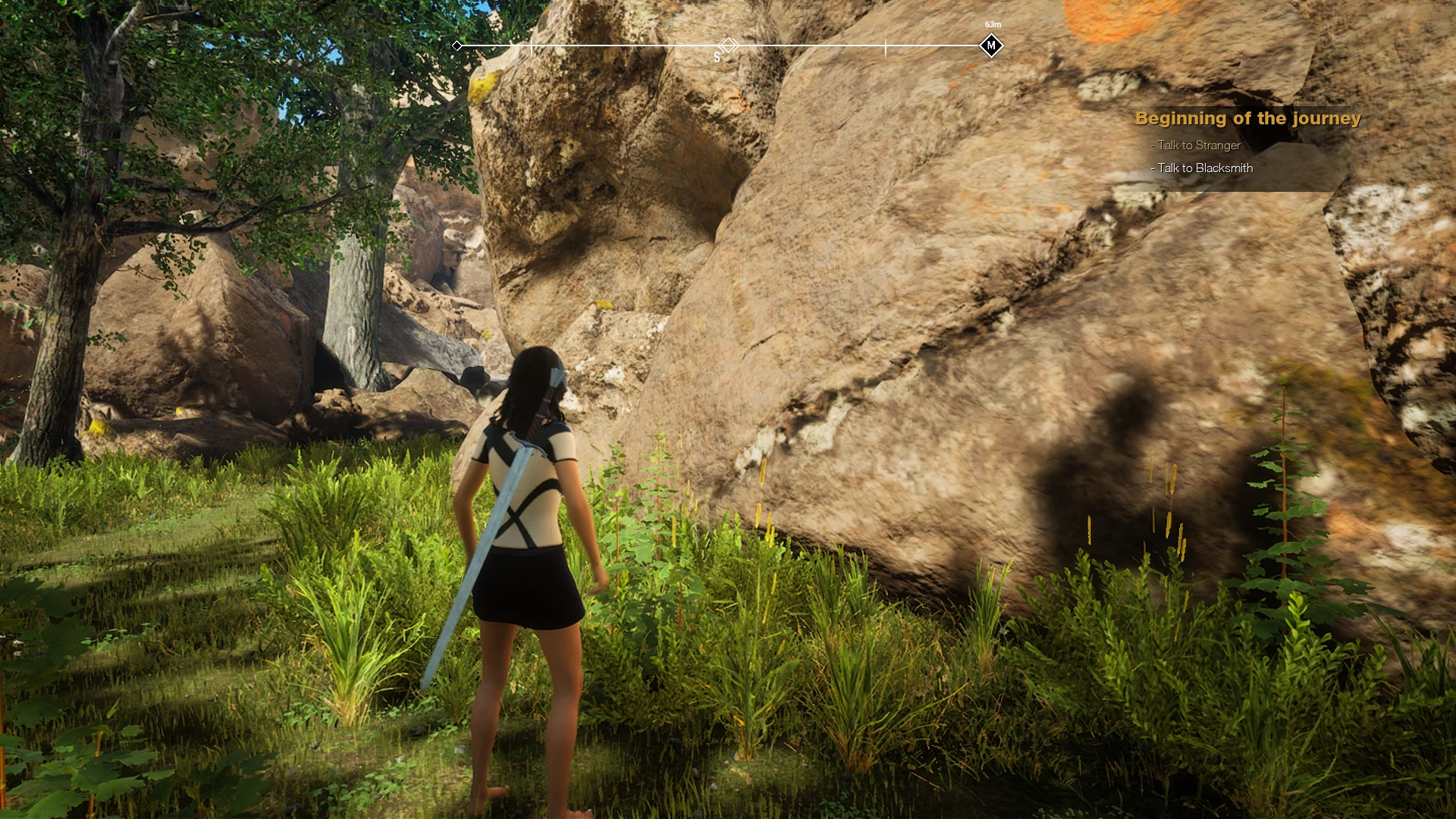The height and width of the screenshot is (819, 1456).
Task: Click the Talk to Stranger objective text
Action: pyautogui.click(x=1196, y=145)
